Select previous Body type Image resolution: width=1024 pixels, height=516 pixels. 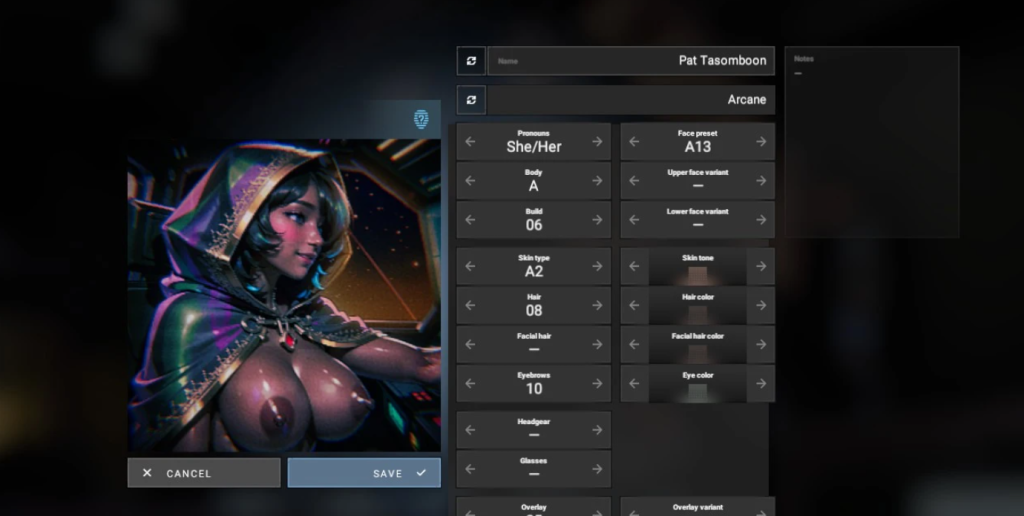[471, 181]
